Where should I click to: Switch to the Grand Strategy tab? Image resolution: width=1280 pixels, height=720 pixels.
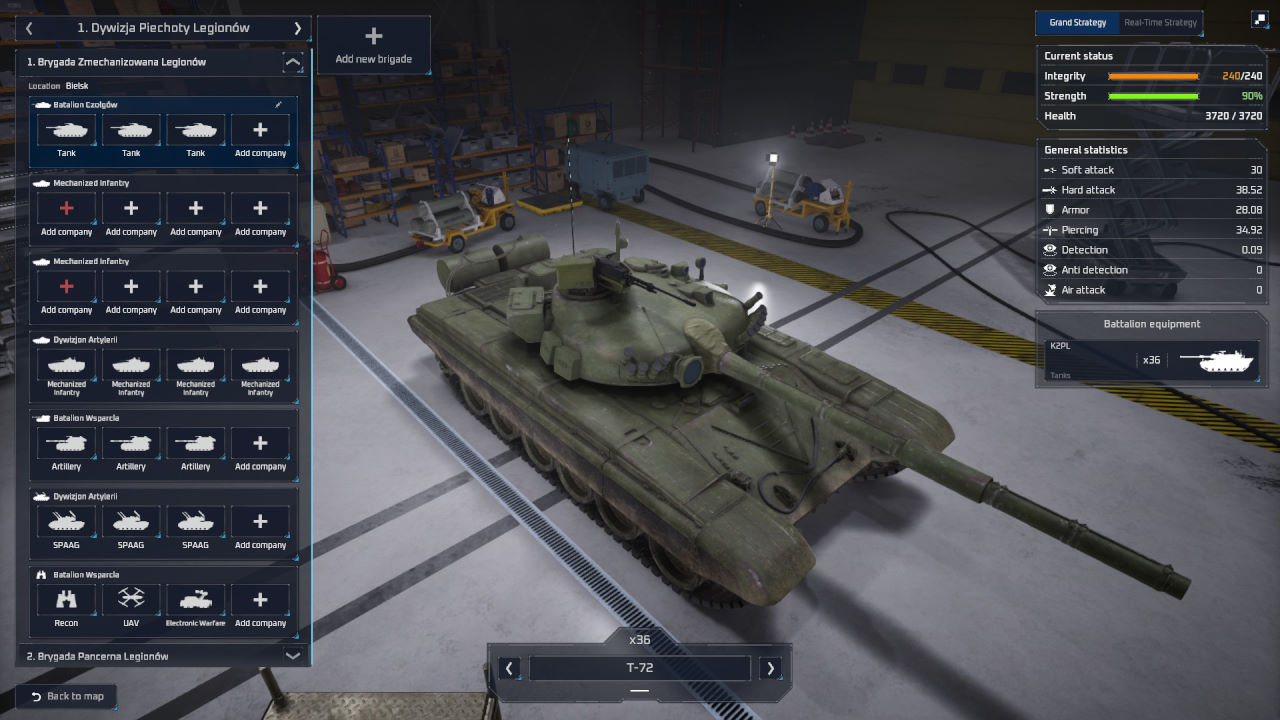[x=1077, y=22]
